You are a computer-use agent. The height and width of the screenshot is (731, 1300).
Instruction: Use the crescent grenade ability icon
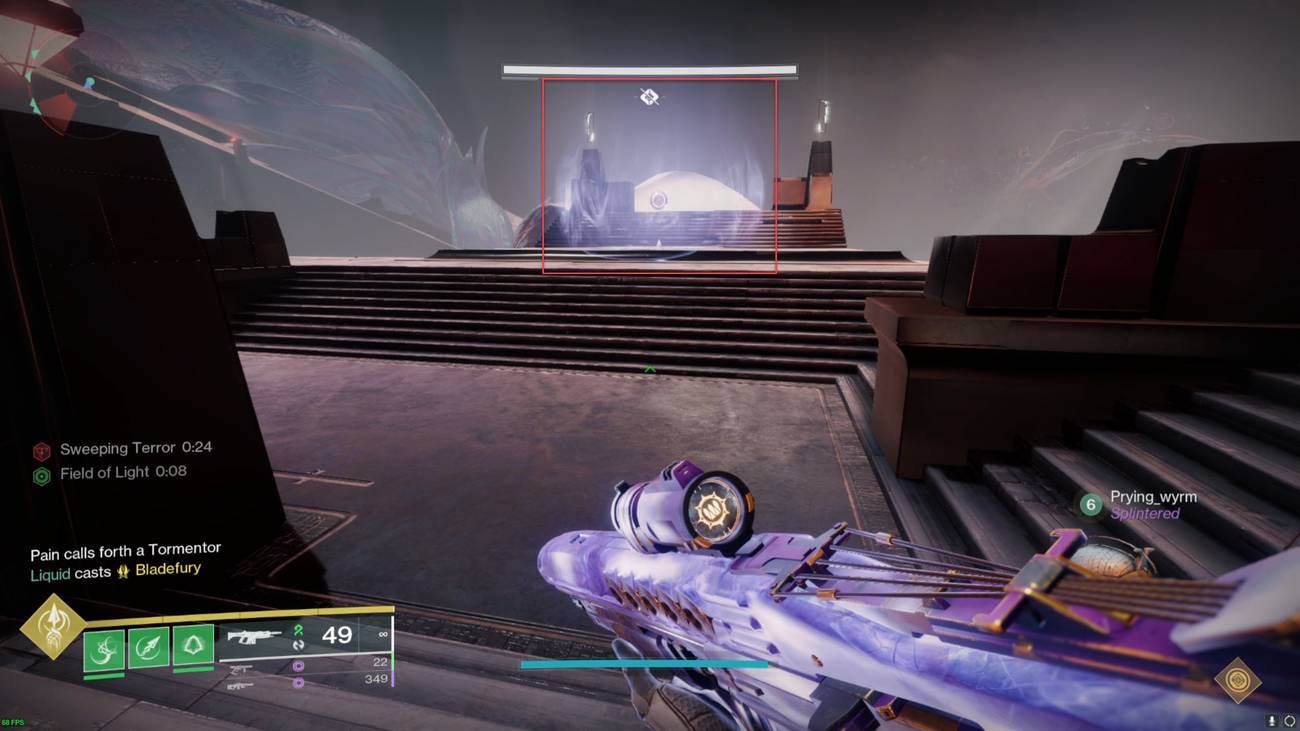tap(104, 647)
